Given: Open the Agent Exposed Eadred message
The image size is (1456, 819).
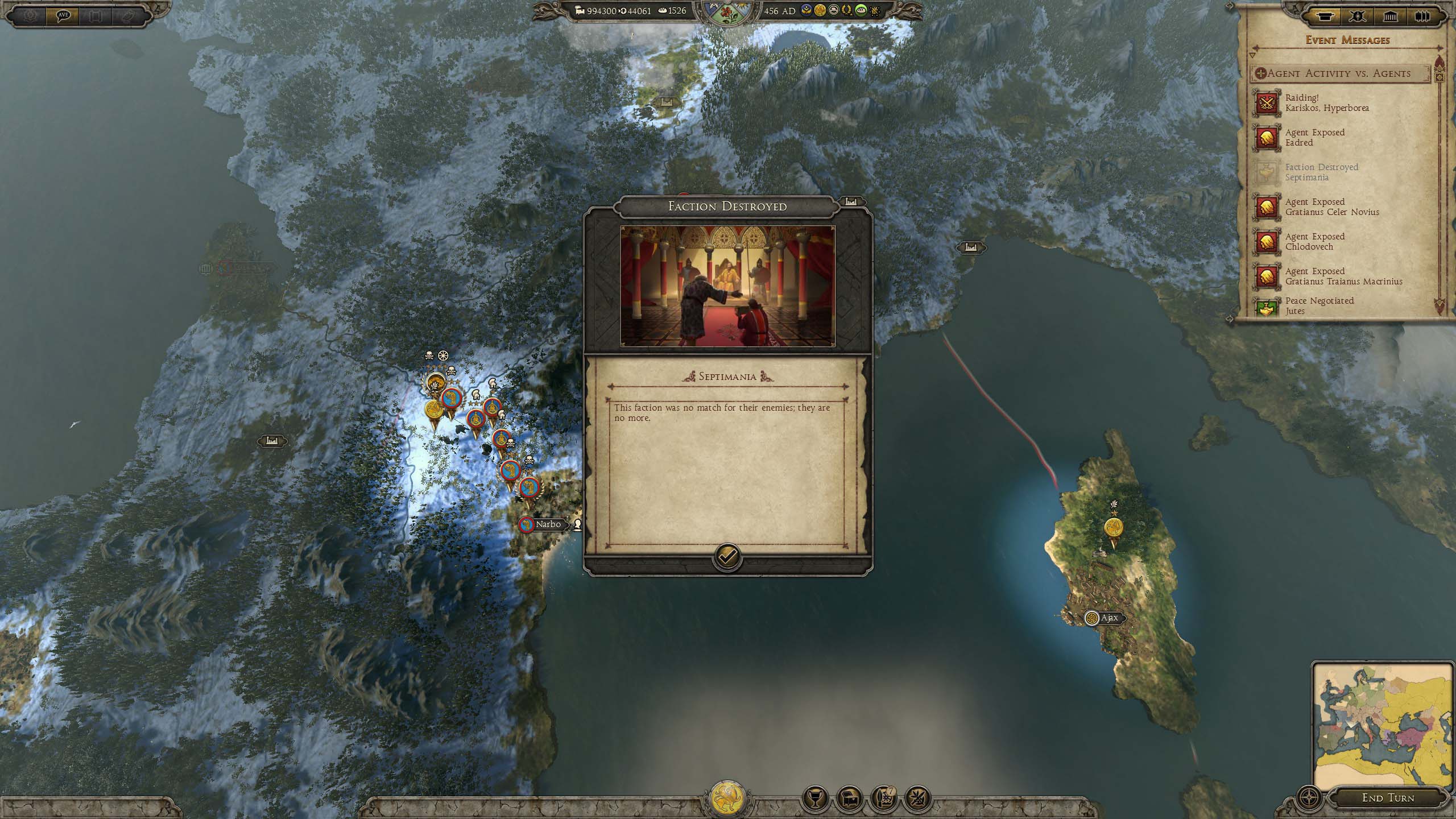Looking at the screenshot, I should [1314, 138].
